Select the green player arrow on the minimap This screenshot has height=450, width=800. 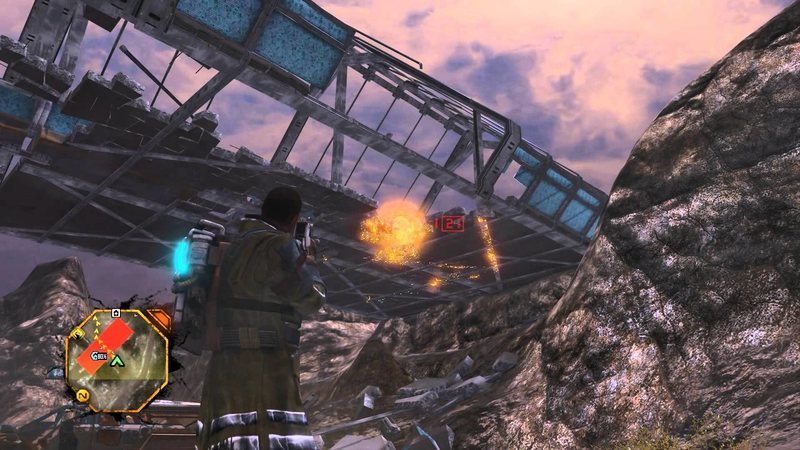[117, 361]
